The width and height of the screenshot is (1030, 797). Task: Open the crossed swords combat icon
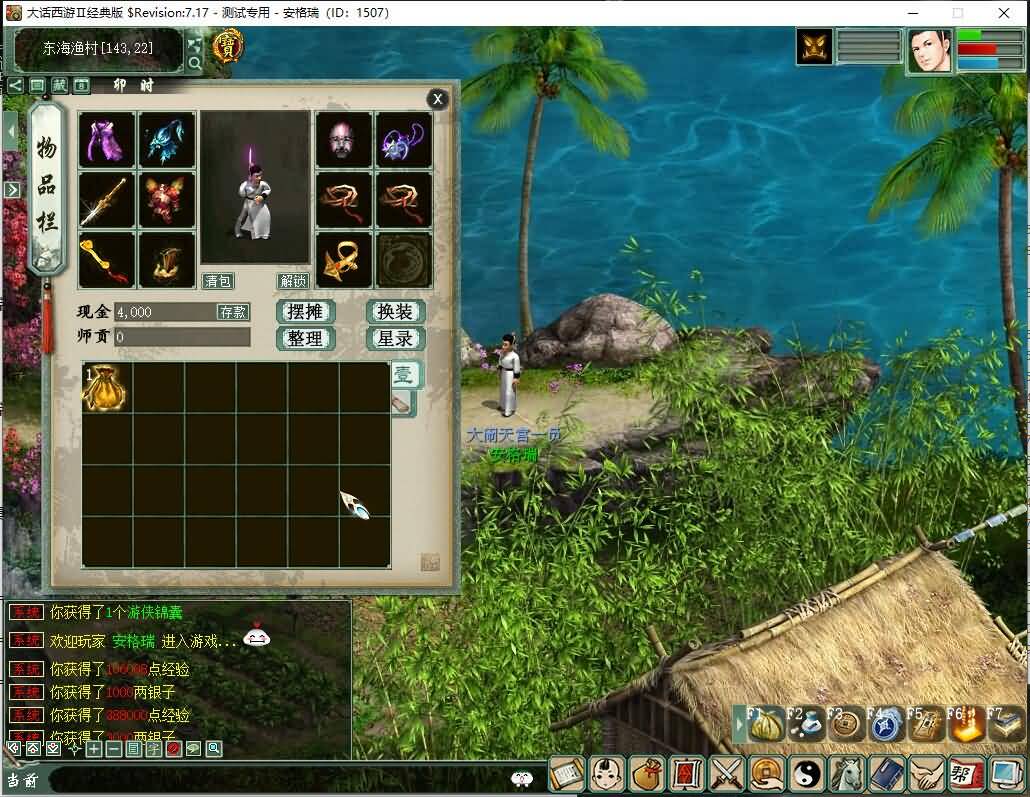pos(725,774)
